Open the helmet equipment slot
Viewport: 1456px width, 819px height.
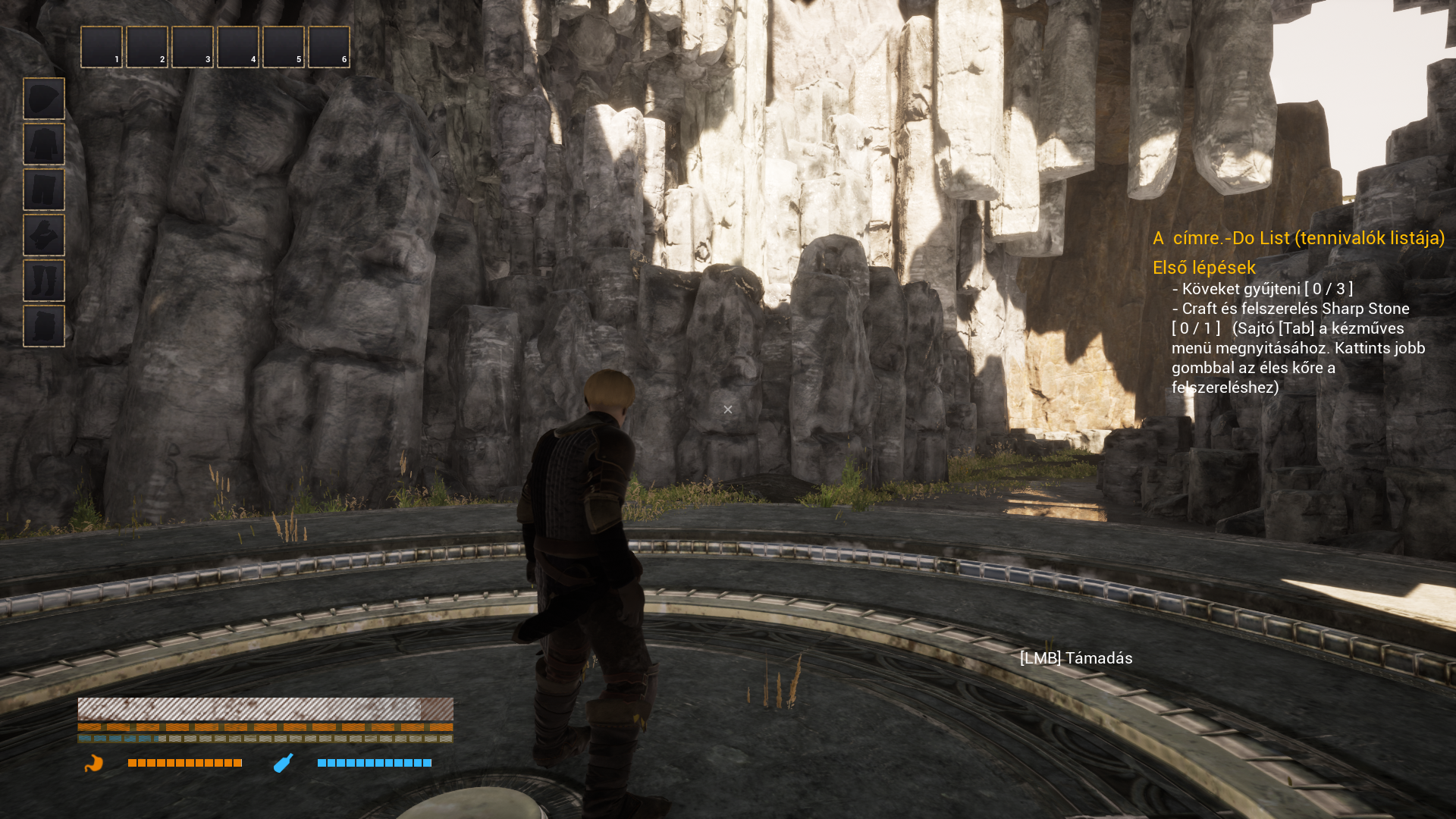coord(44,99)
